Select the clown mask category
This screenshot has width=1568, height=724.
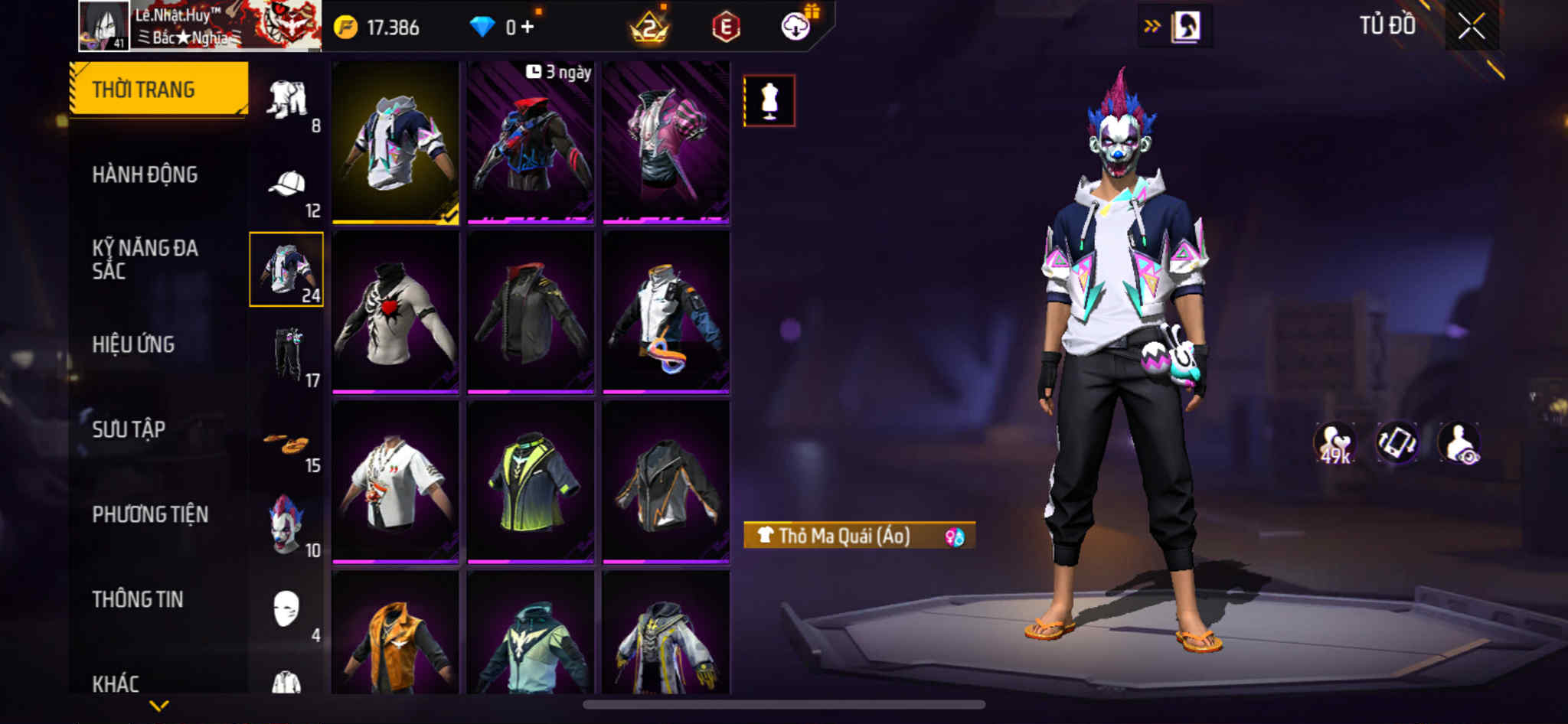point(287,525)
